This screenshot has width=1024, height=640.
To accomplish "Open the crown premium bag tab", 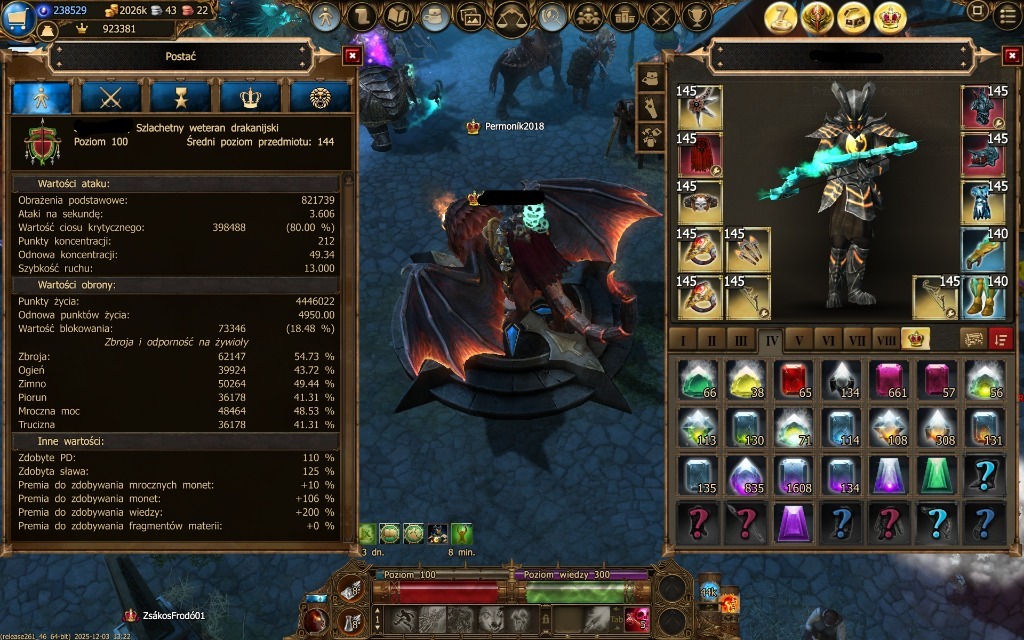I will click(x=914, y=338).
